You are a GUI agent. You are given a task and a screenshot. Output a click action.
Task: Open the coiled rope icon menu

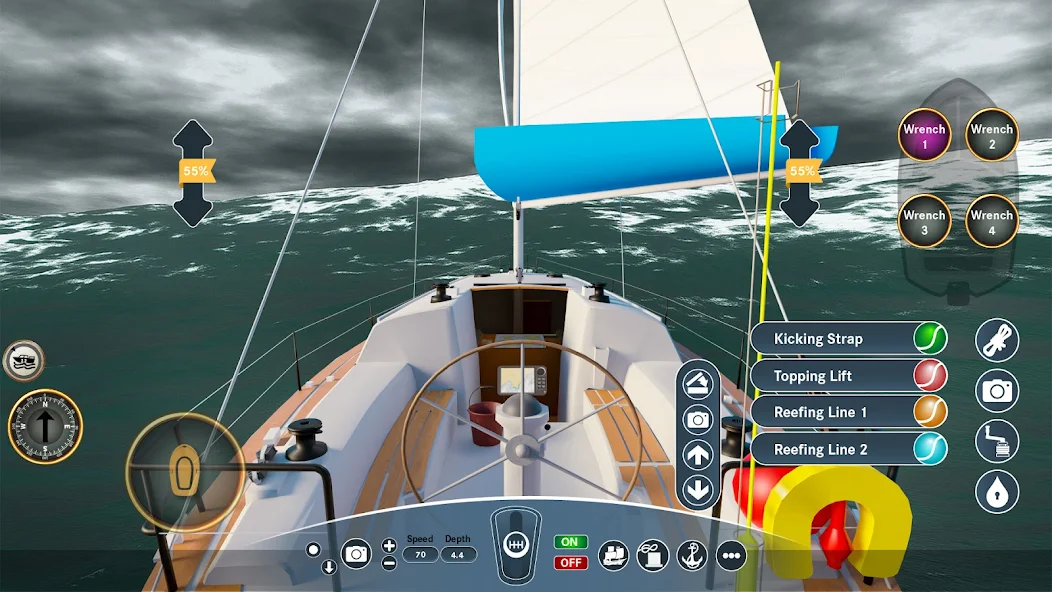point(997,340)
